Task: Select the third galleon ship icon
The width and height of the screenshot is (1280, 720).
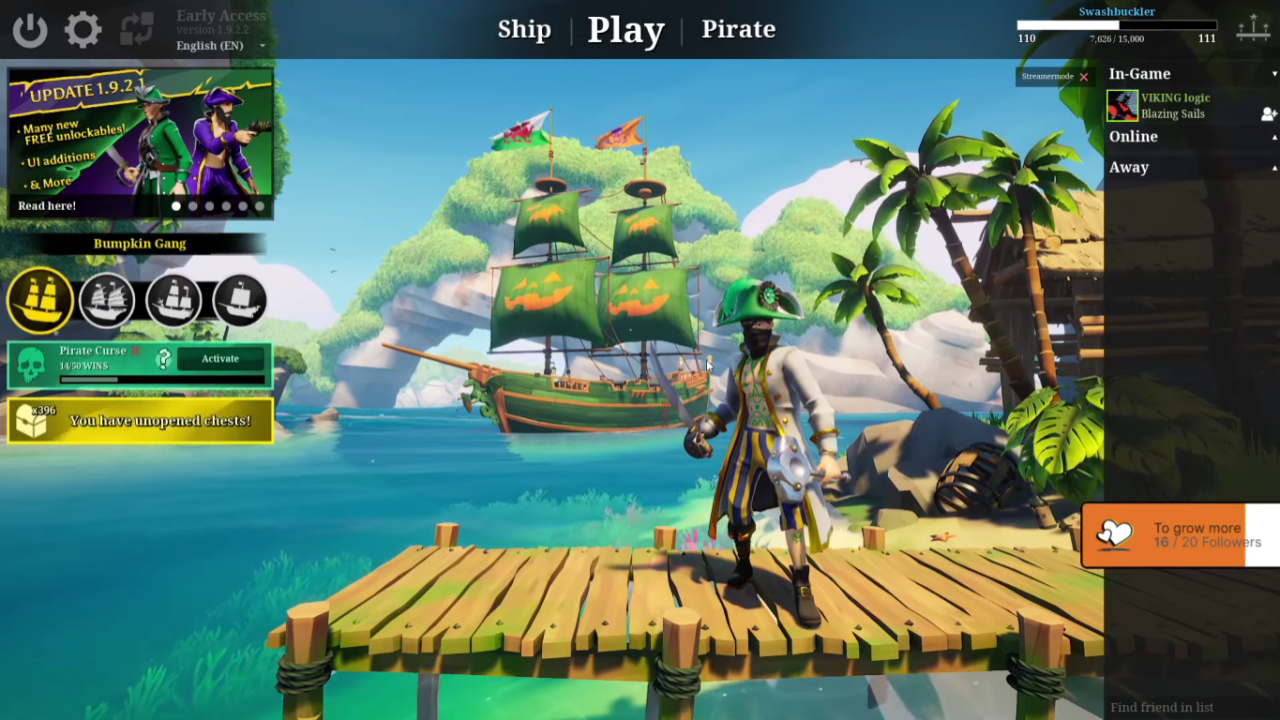Action: pos(174,300)
